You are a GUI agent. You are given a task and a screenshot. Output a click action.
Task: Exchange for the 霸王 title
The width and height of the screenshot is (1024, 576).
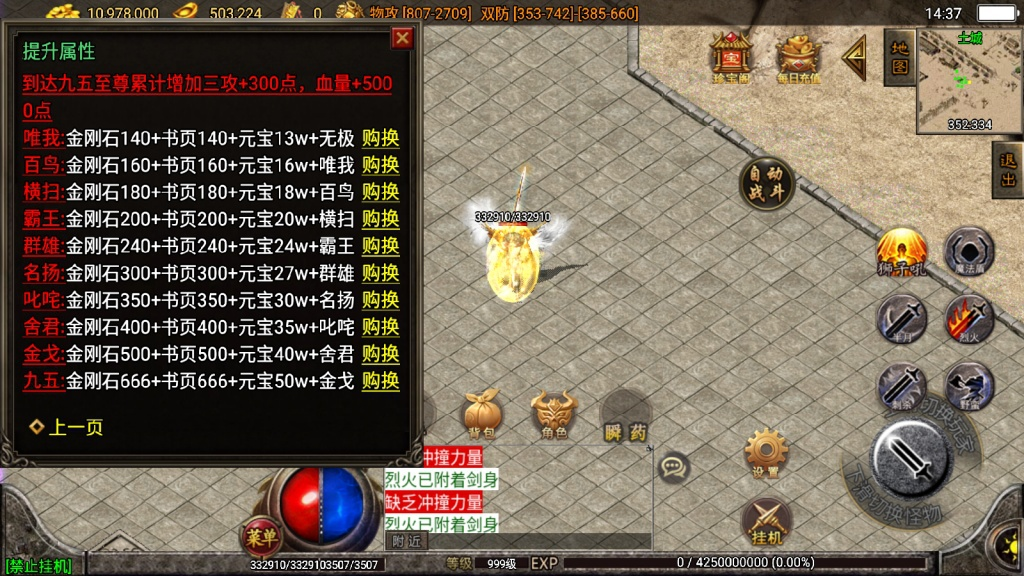(380, 219)
